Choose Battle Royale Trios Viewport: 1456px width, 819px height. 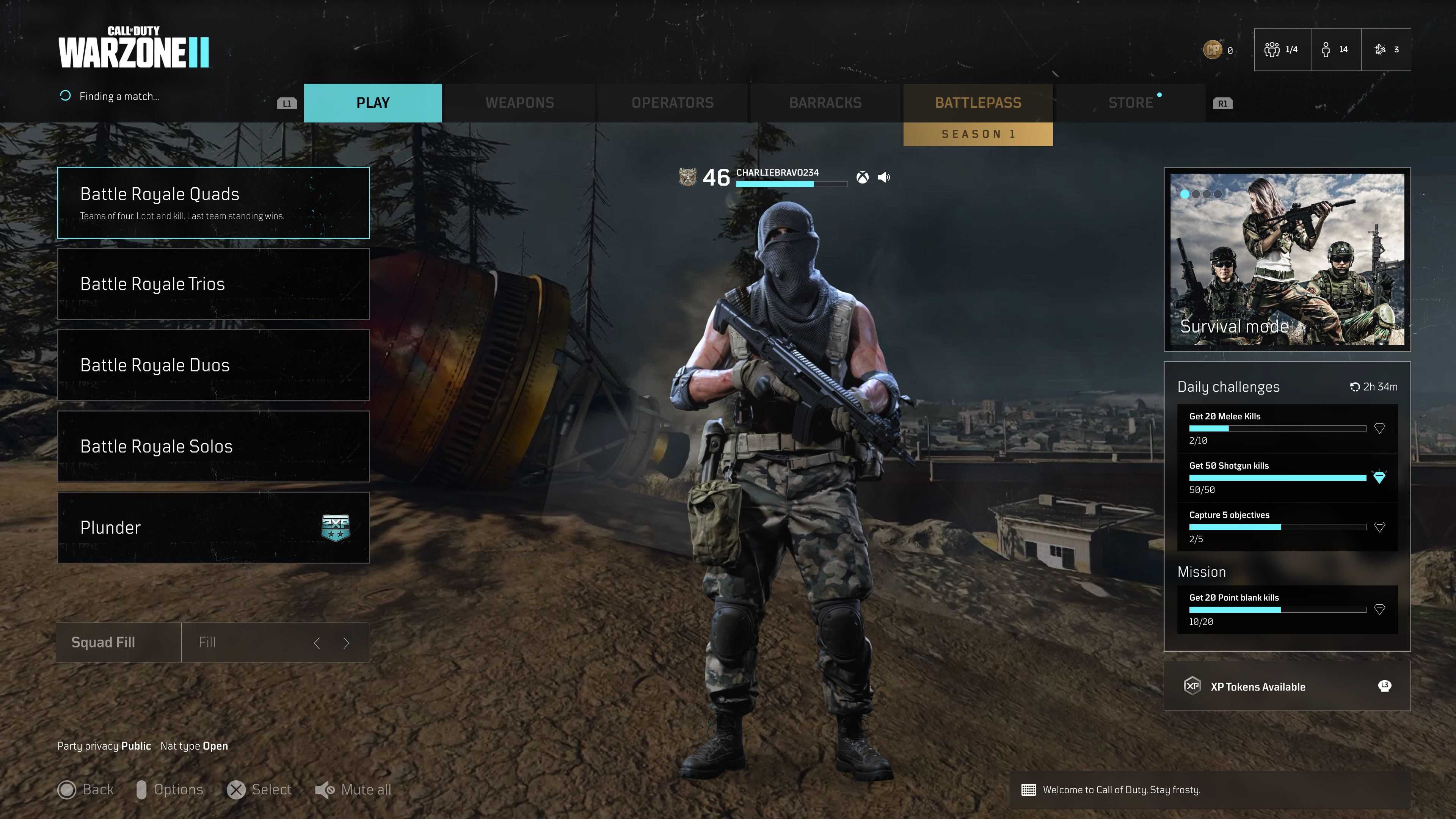[x=213, y=284]
